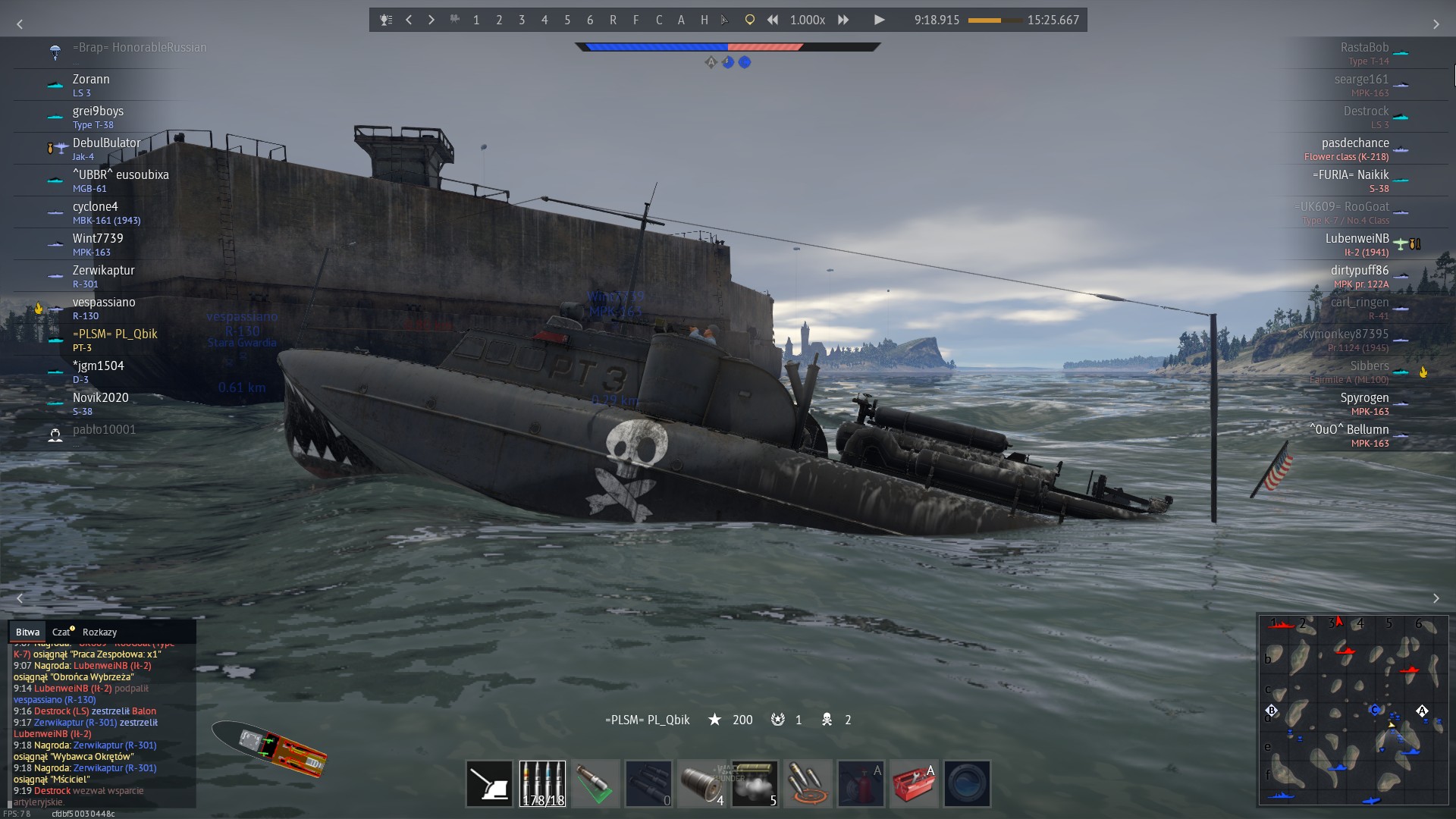
Task: Play the replay with the play button
Action: (x=879, y=20)
